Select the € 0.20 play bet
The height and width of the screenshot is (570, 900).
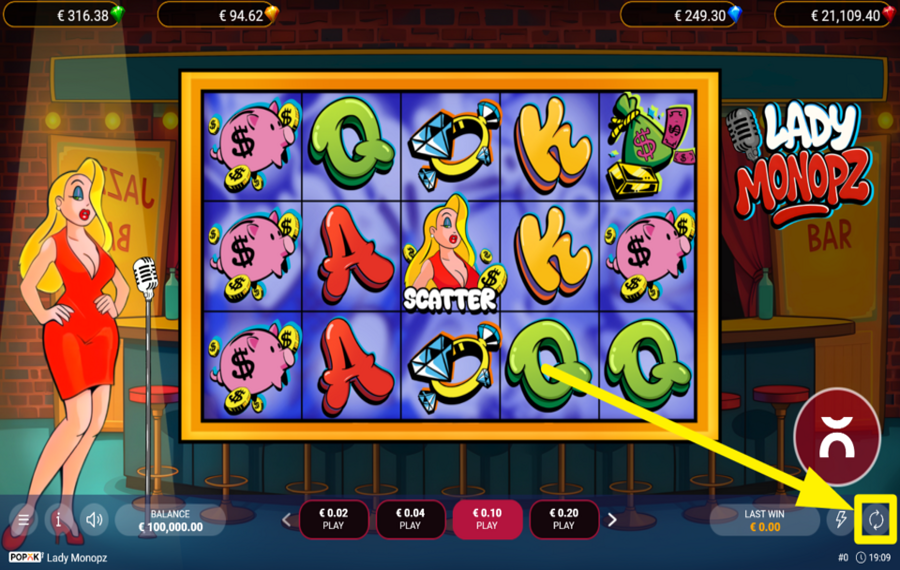564,519
